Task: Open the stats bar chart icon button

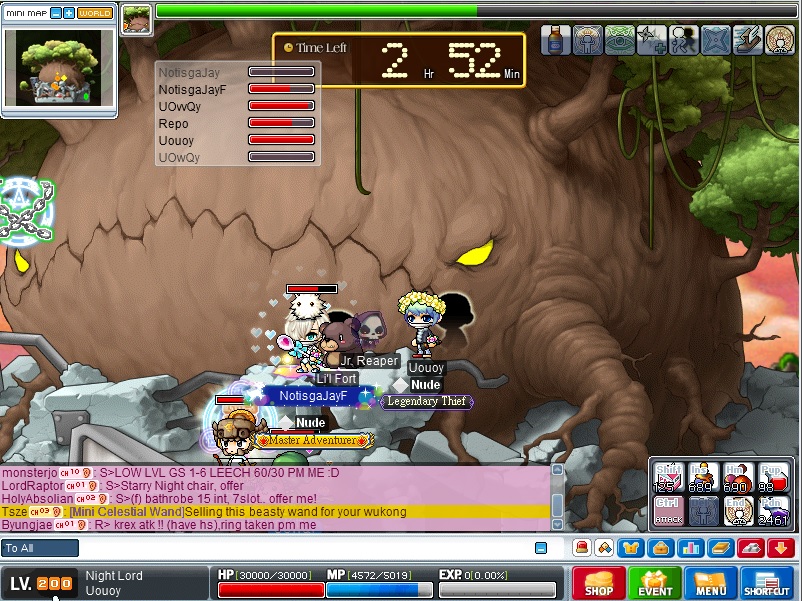Action: [x=689, y=547]
